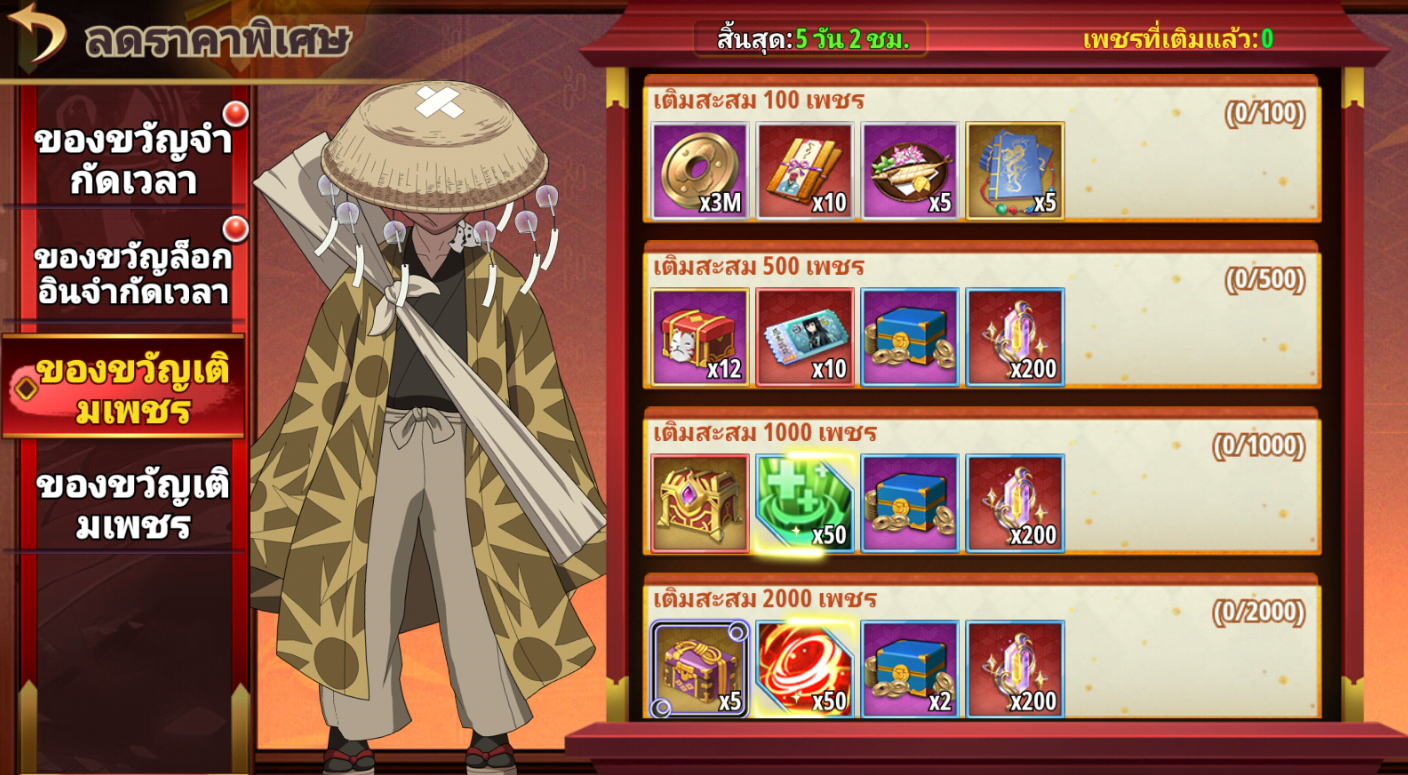Tap the green healing cross x50 reward

tap(805, 503)
